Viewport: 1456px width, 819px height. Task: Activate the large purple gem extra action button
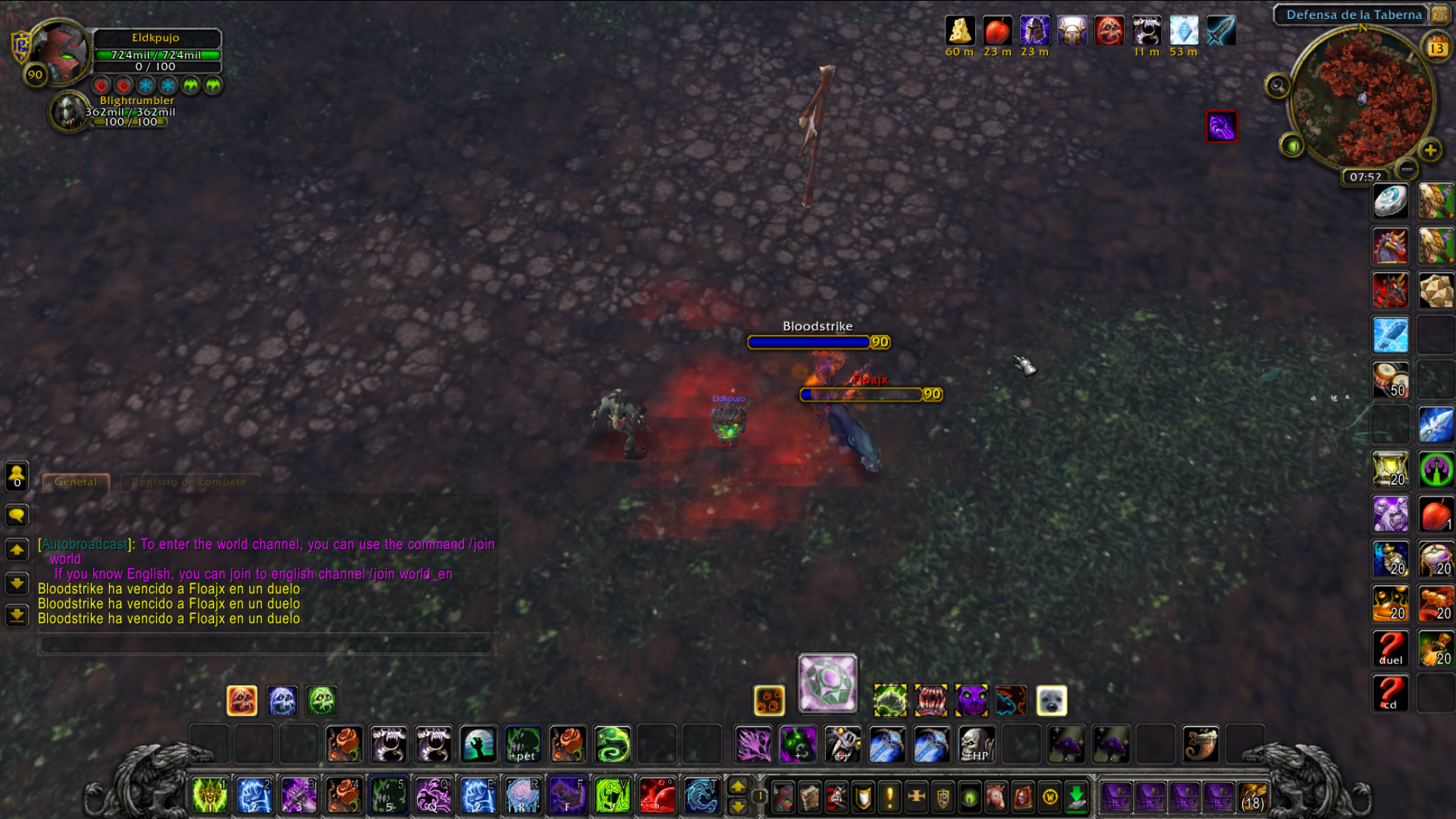coord(827,683)
